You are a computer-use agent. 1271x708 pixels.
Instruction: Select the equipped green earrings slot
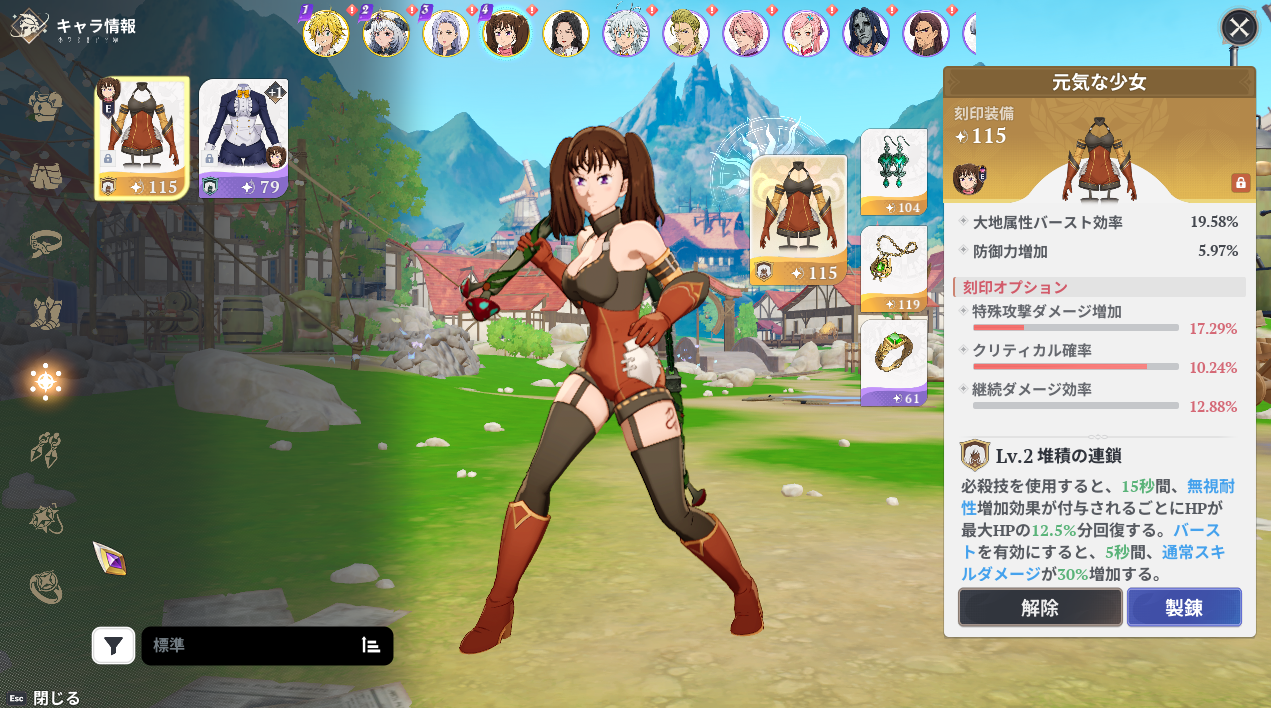pos(893,171)
